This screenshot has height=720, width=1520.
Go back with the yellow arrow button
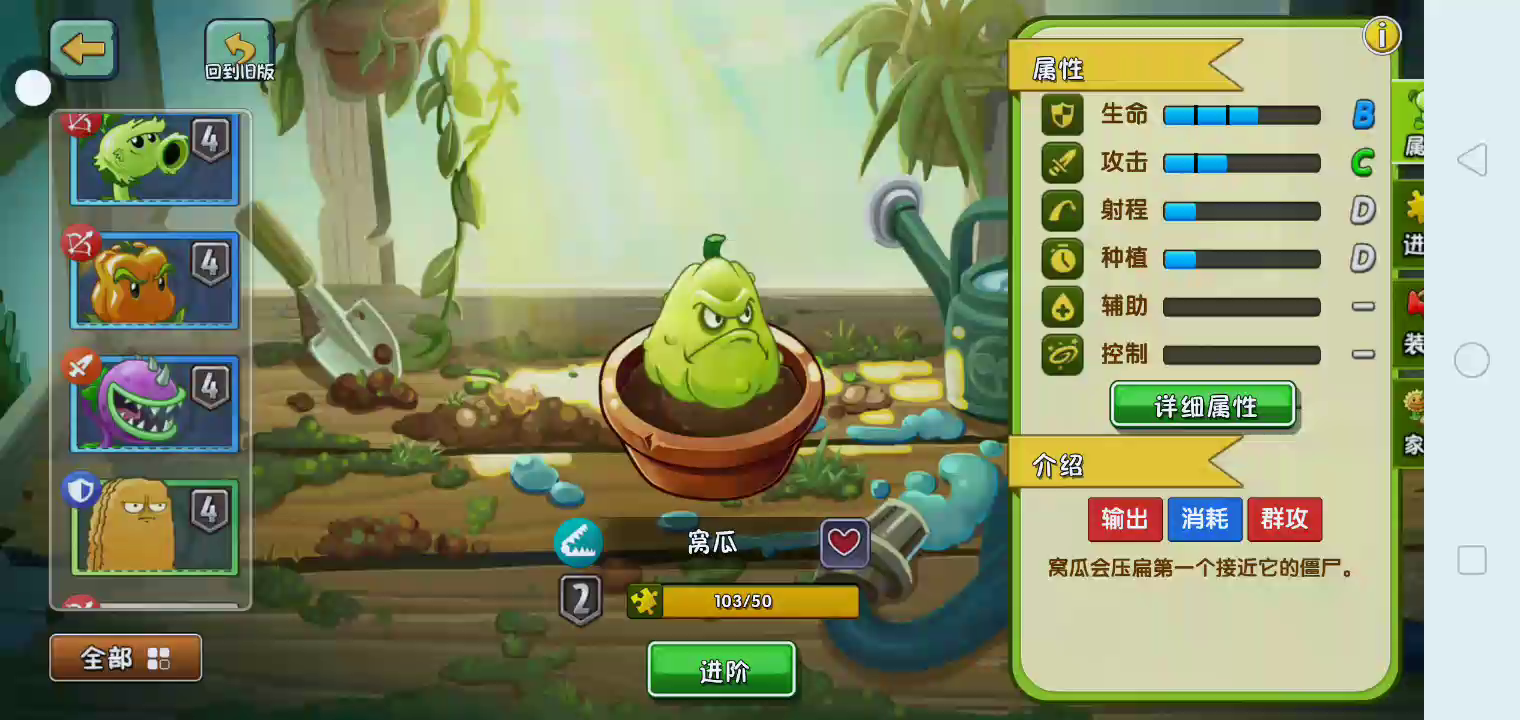coord(84,50)
